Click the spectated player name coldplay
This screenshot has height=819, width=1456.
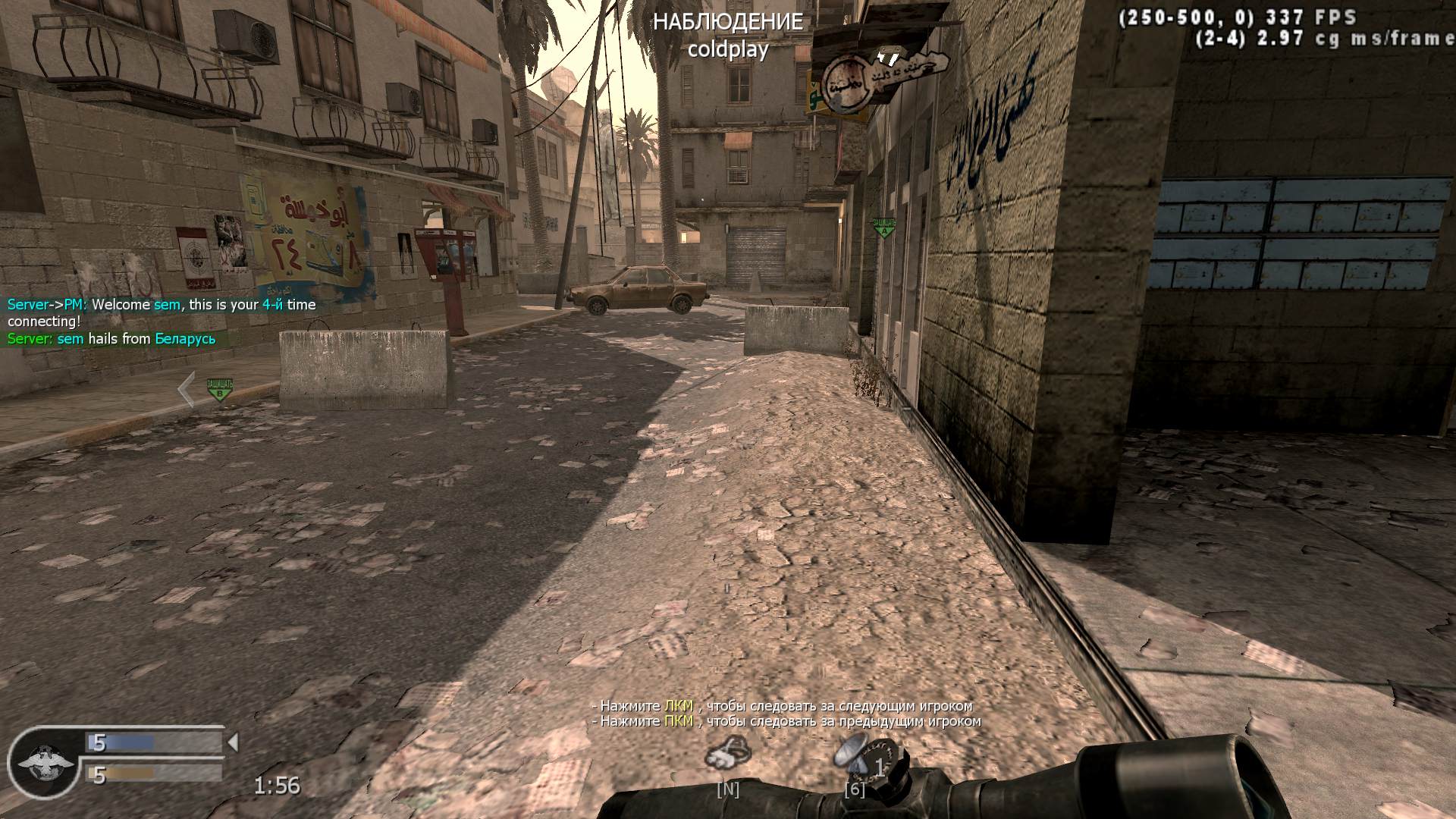click(x=729, y=49)
